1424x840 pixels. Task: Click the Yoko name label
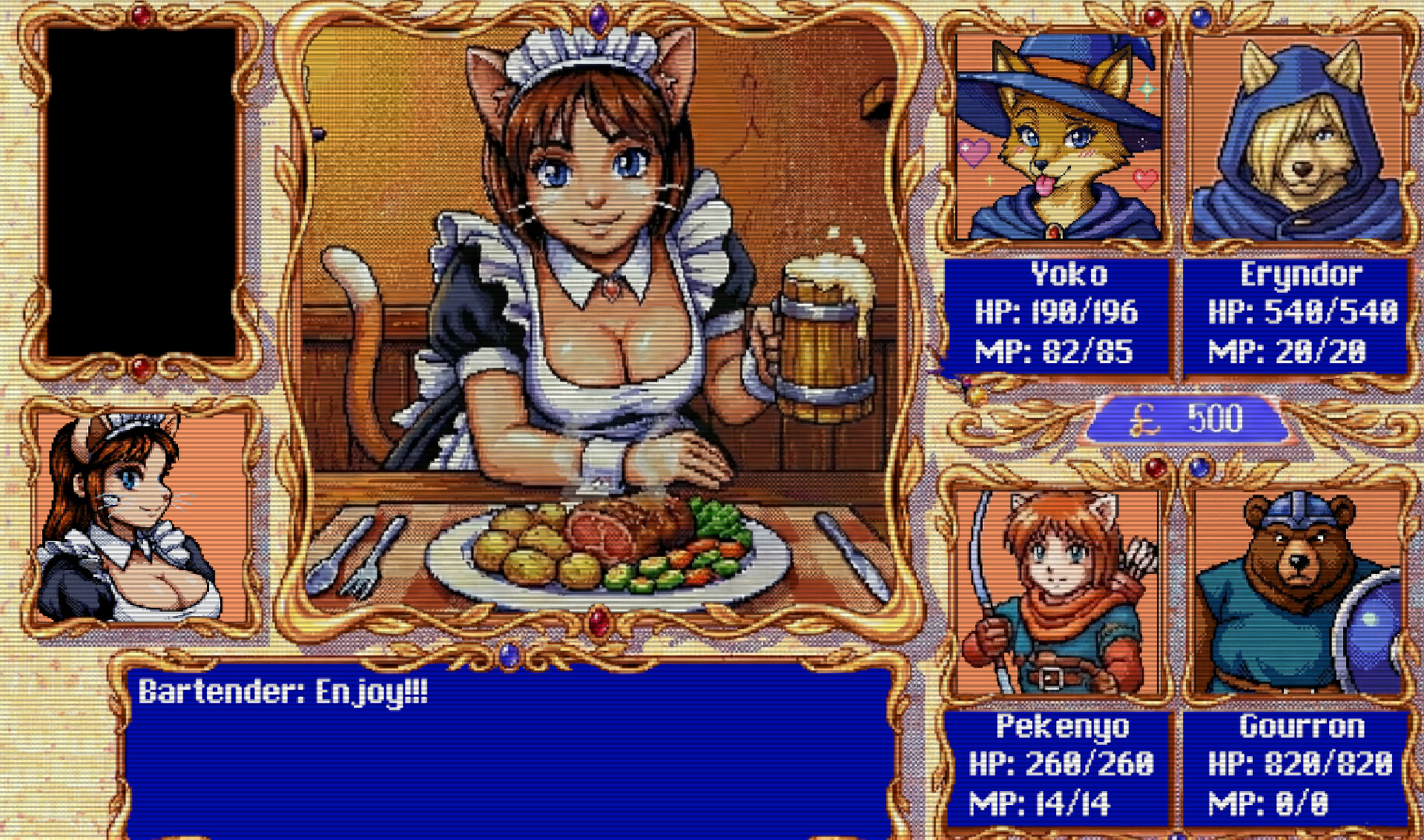click(x=1069, y=274)
